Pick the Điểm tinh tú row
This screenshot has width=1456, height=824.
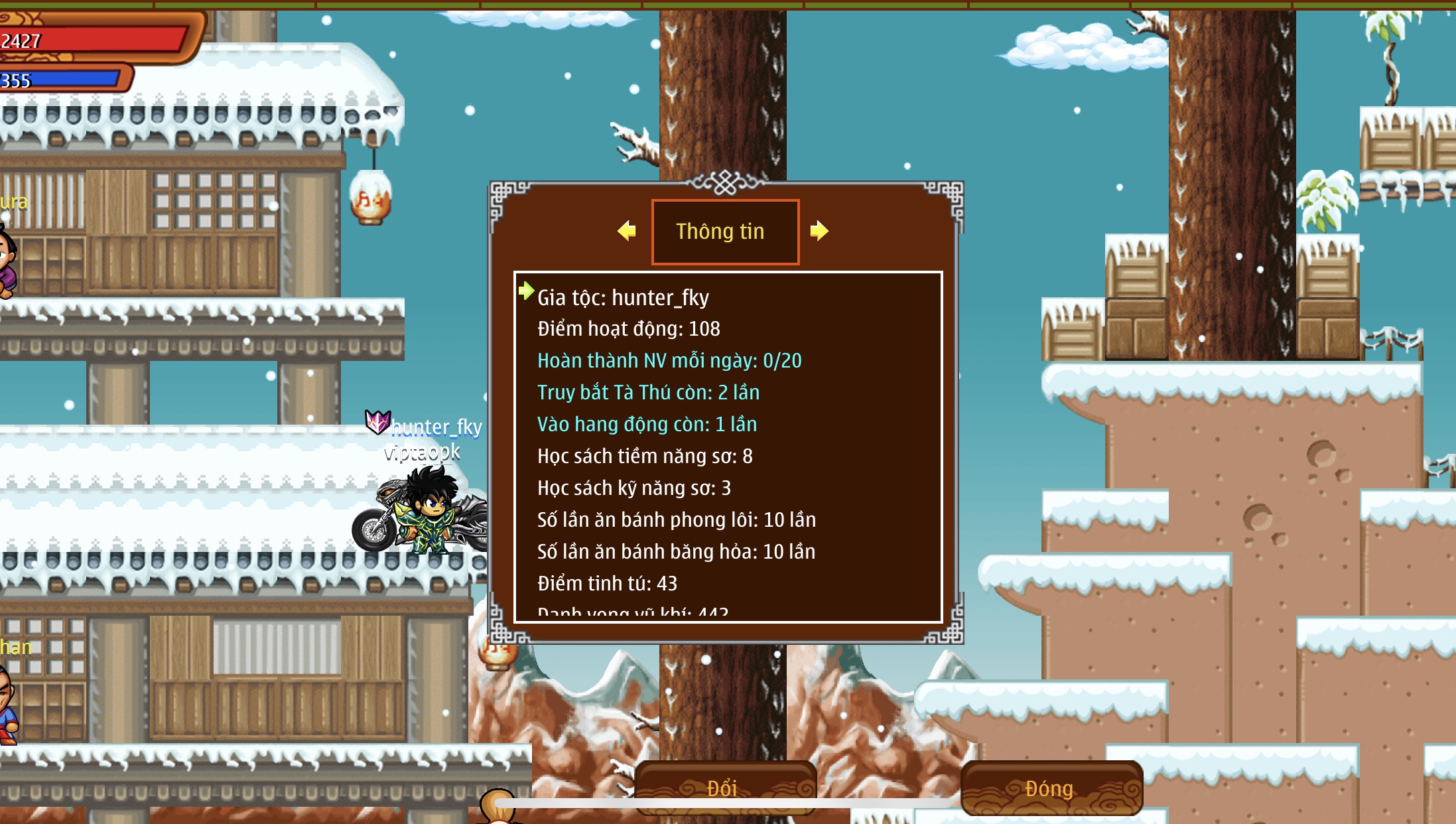(x=607, y=584)
